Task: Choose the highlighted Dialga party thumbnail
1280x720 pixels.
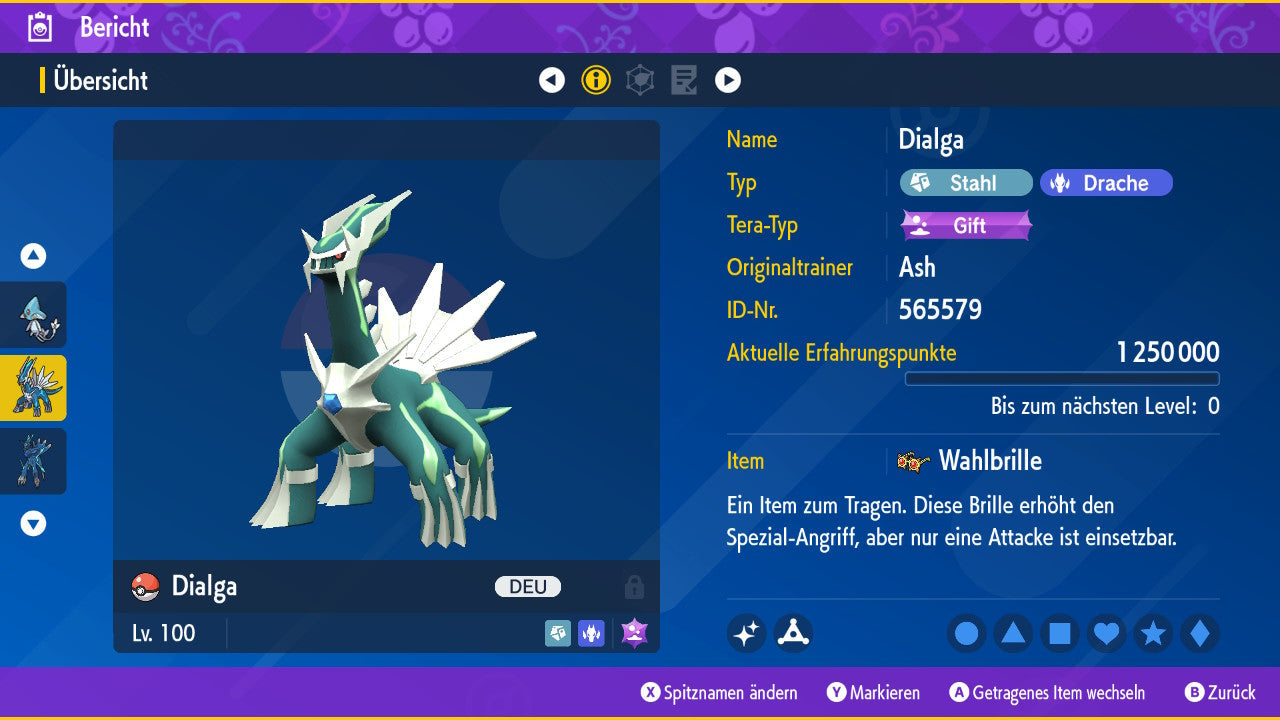Action: [x=34, y=388]
